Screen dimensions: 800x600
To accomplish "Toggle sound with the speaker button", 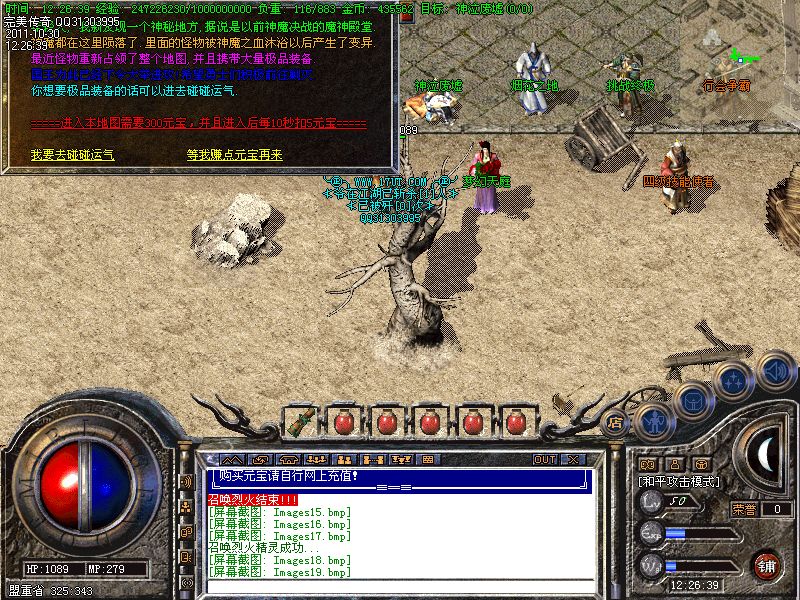I will 774,372.
